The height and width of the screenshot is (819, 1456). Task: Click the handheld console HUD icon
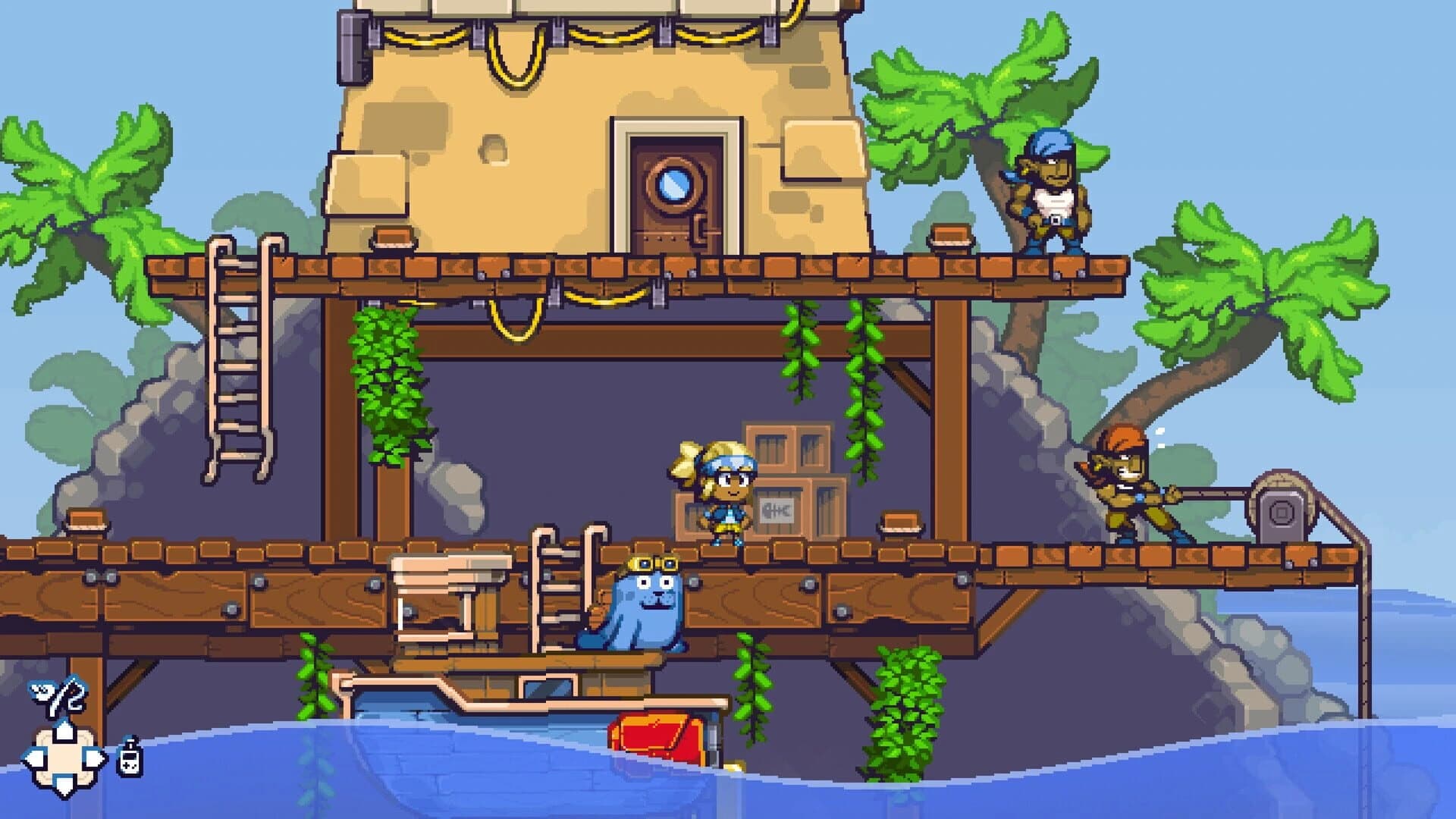click(x=130, y=758)
